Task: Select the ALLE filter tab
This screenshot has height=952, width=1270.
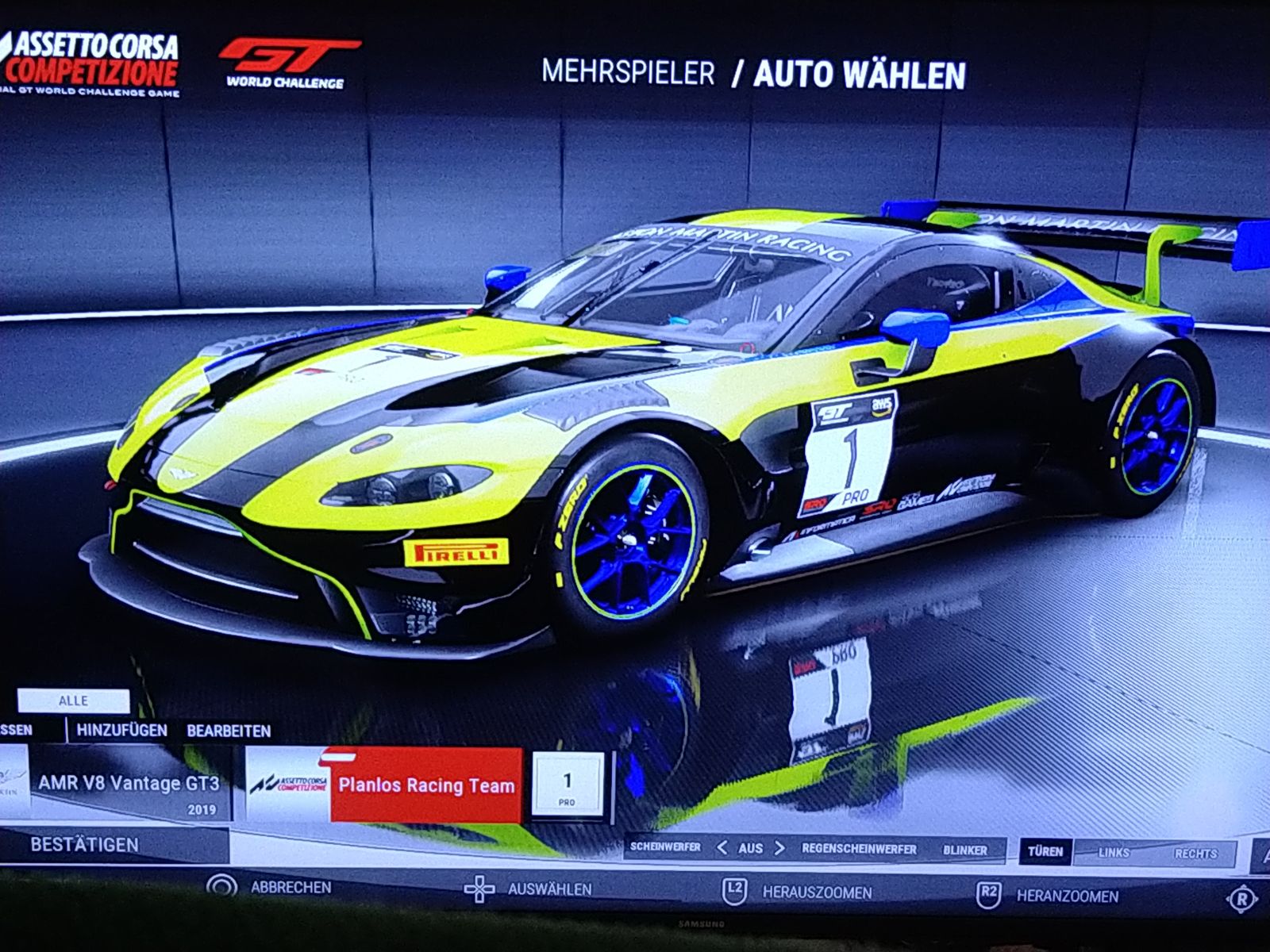Action: (73, 701)
